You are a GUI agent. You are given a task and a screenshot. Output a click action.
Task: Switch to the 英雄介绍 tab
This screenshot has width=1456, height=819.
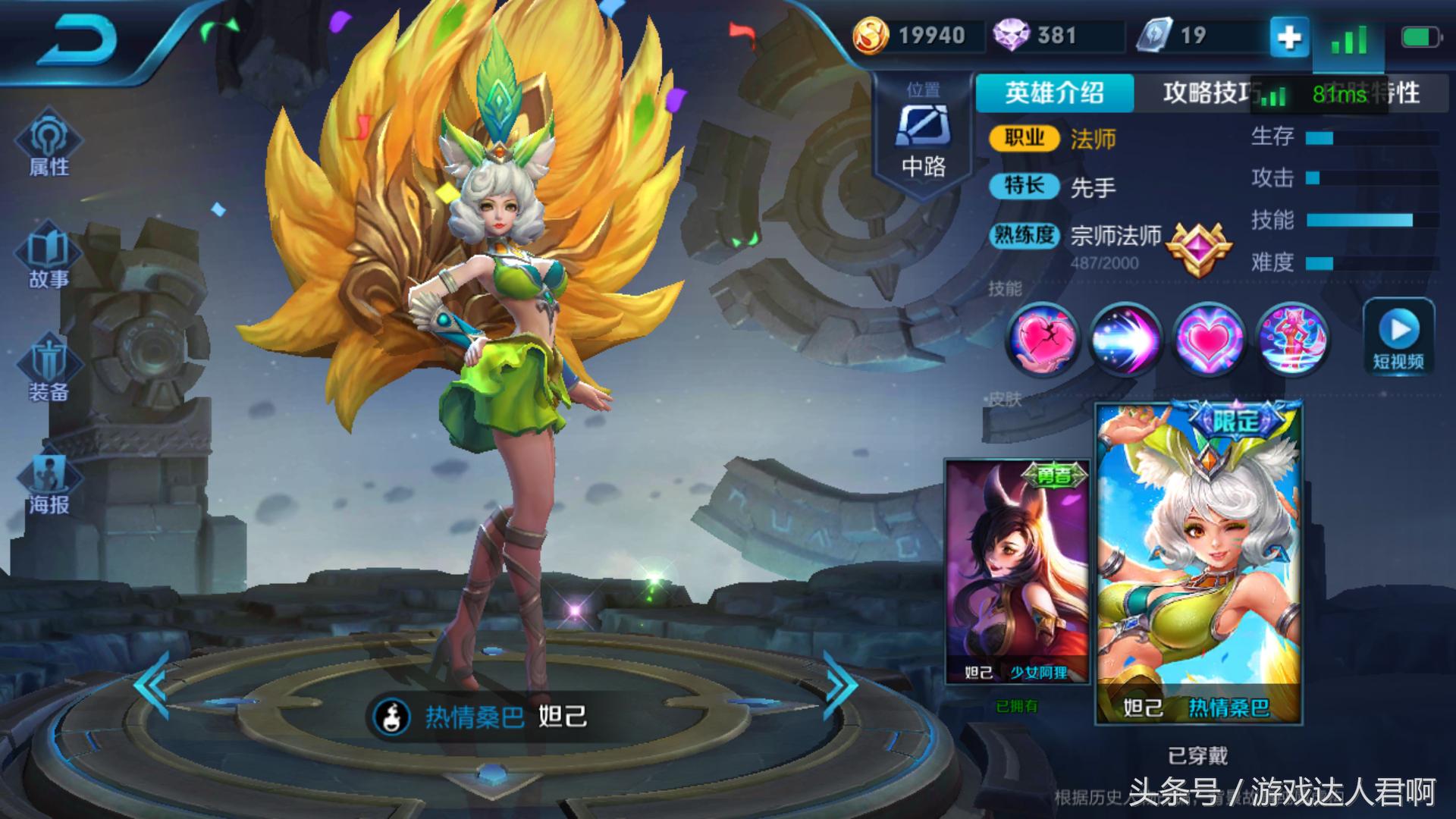pos(1054,93)
